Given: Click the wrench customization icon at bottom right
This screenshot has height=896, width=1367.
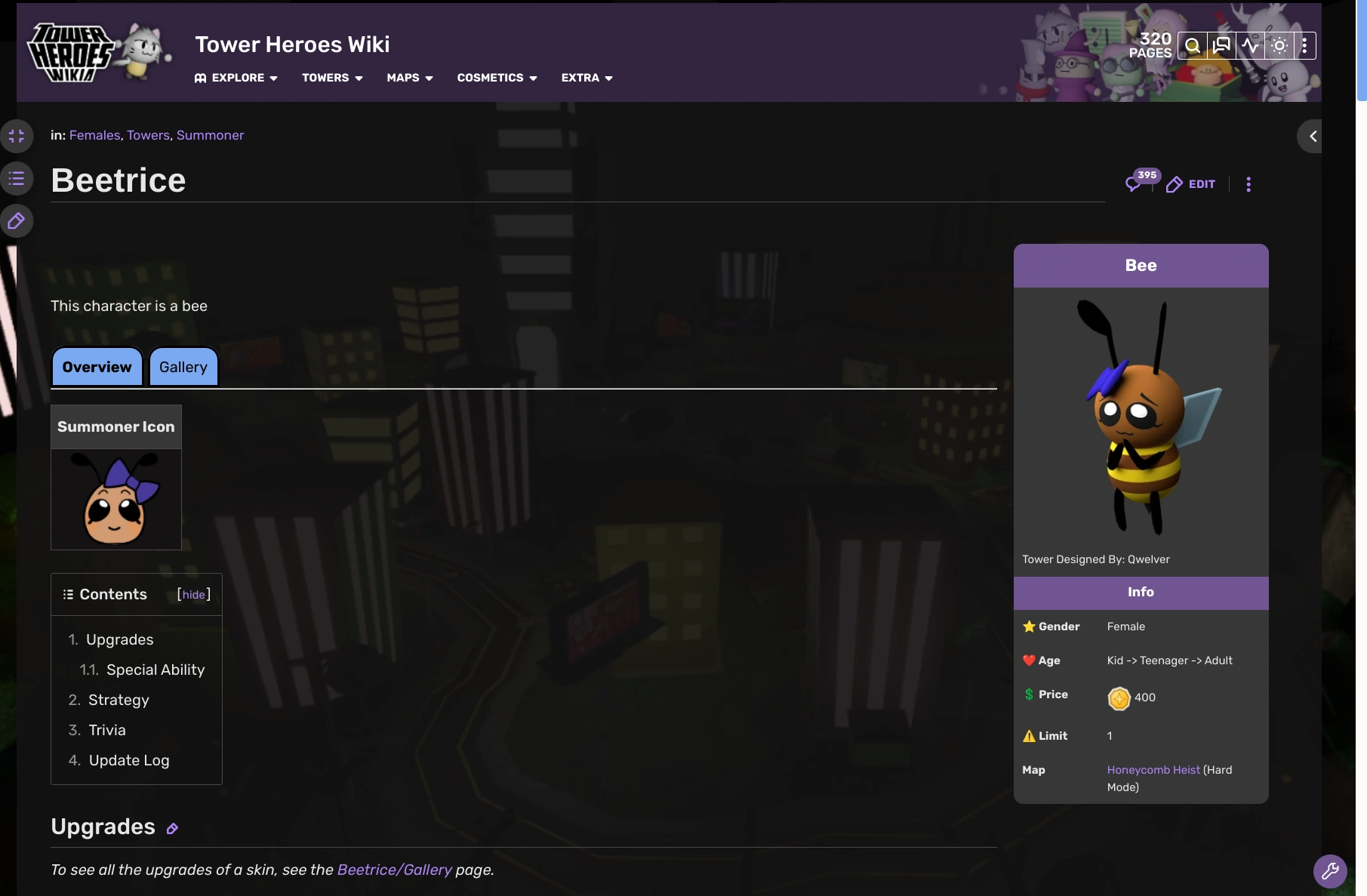Looking at the screenshot, I should (x=1330, y=871).
